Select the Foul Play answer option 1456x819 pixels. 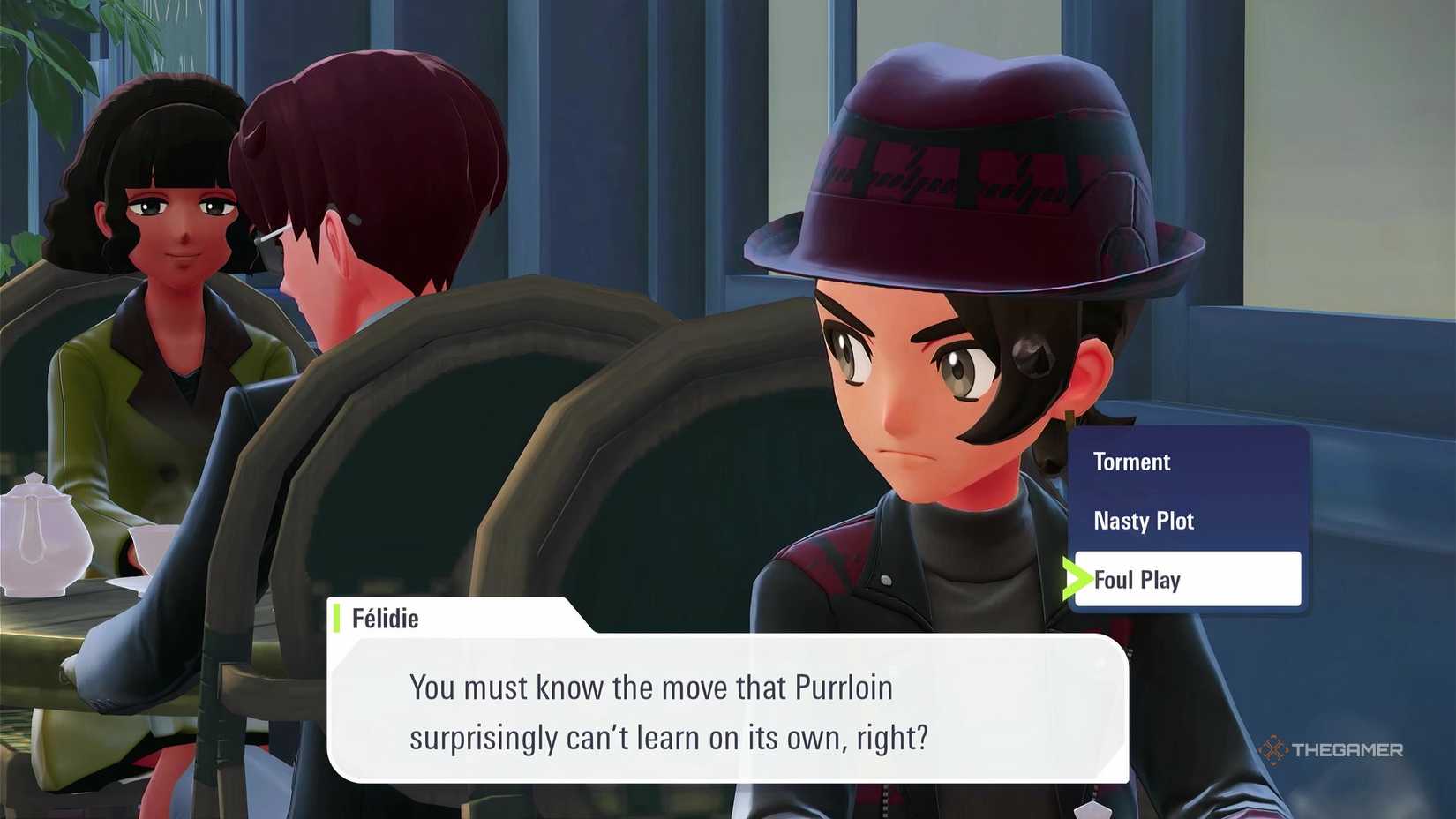pos(1137,580)
